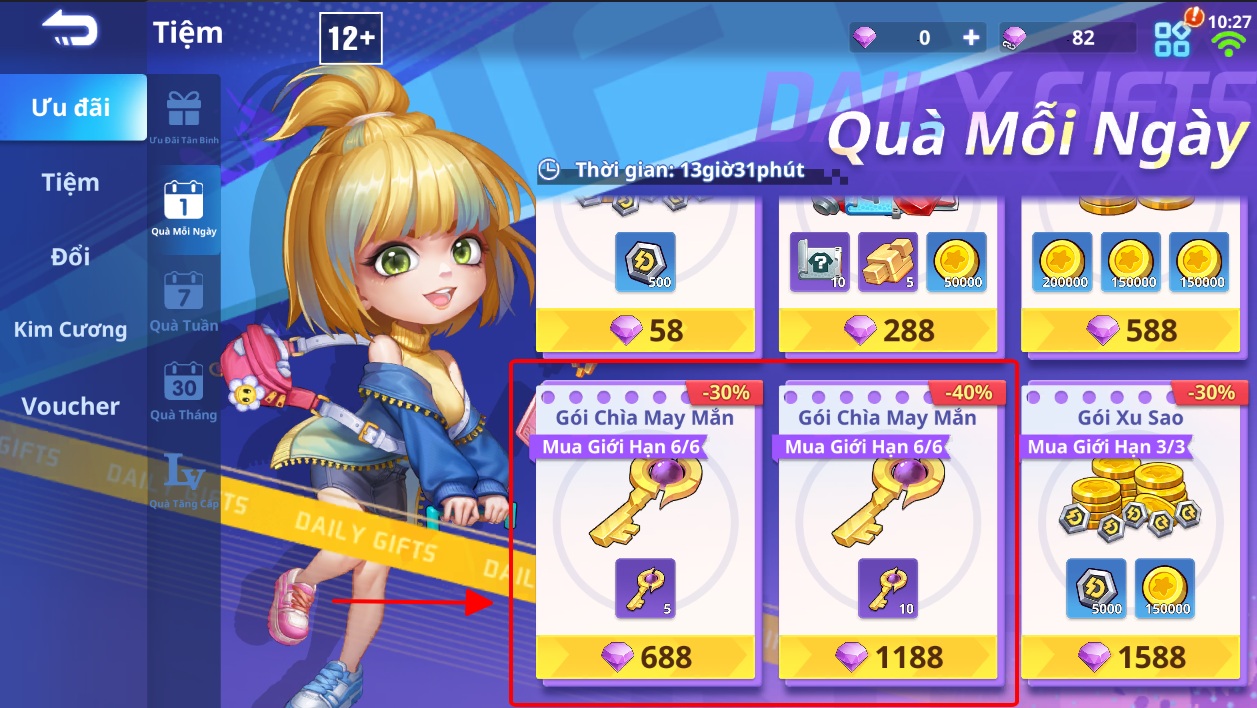Open Ưu Đãi Tân Binh gift category

[x=184, y=117]
